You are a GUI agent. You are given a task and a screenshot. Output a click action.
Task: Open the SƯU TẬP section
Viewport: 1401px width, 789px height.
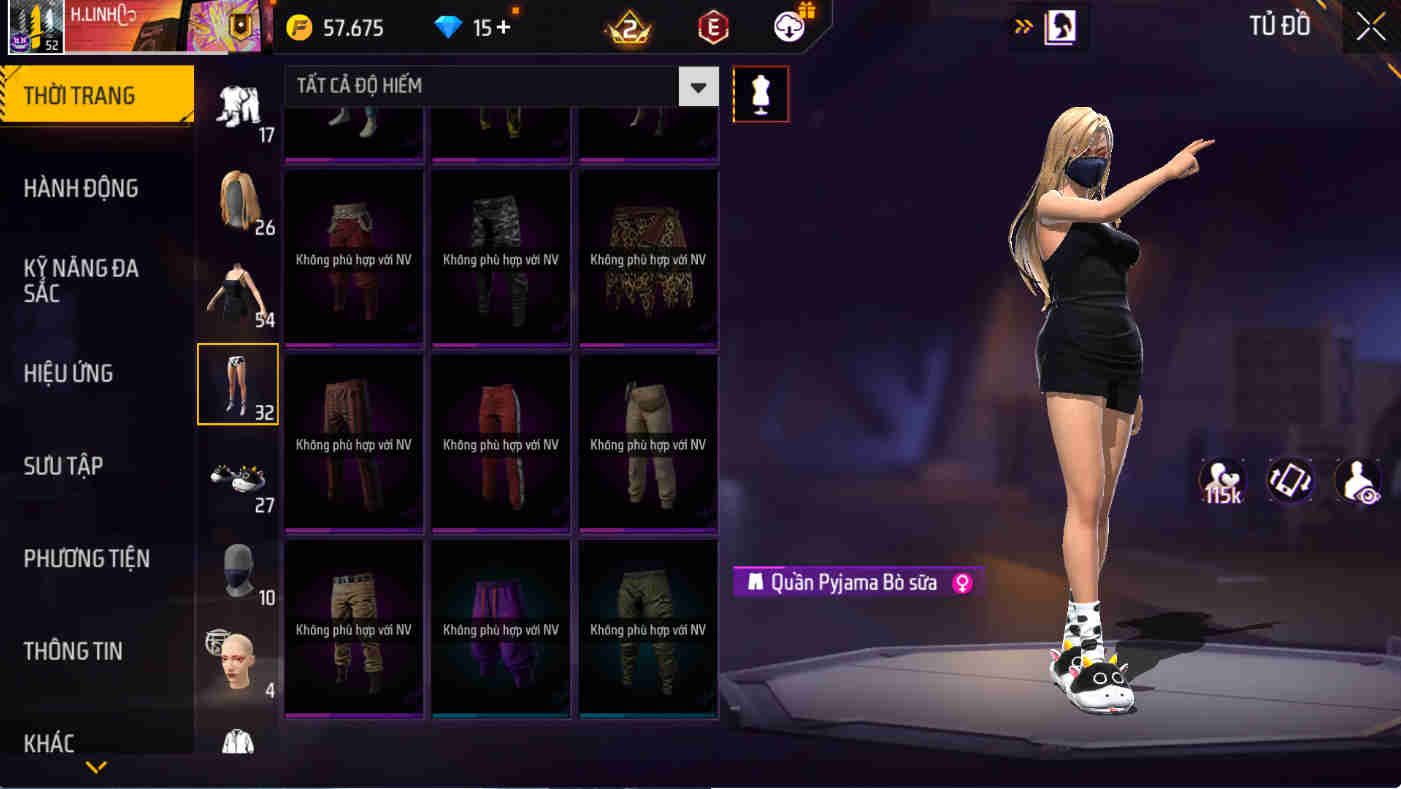point(62,465)
